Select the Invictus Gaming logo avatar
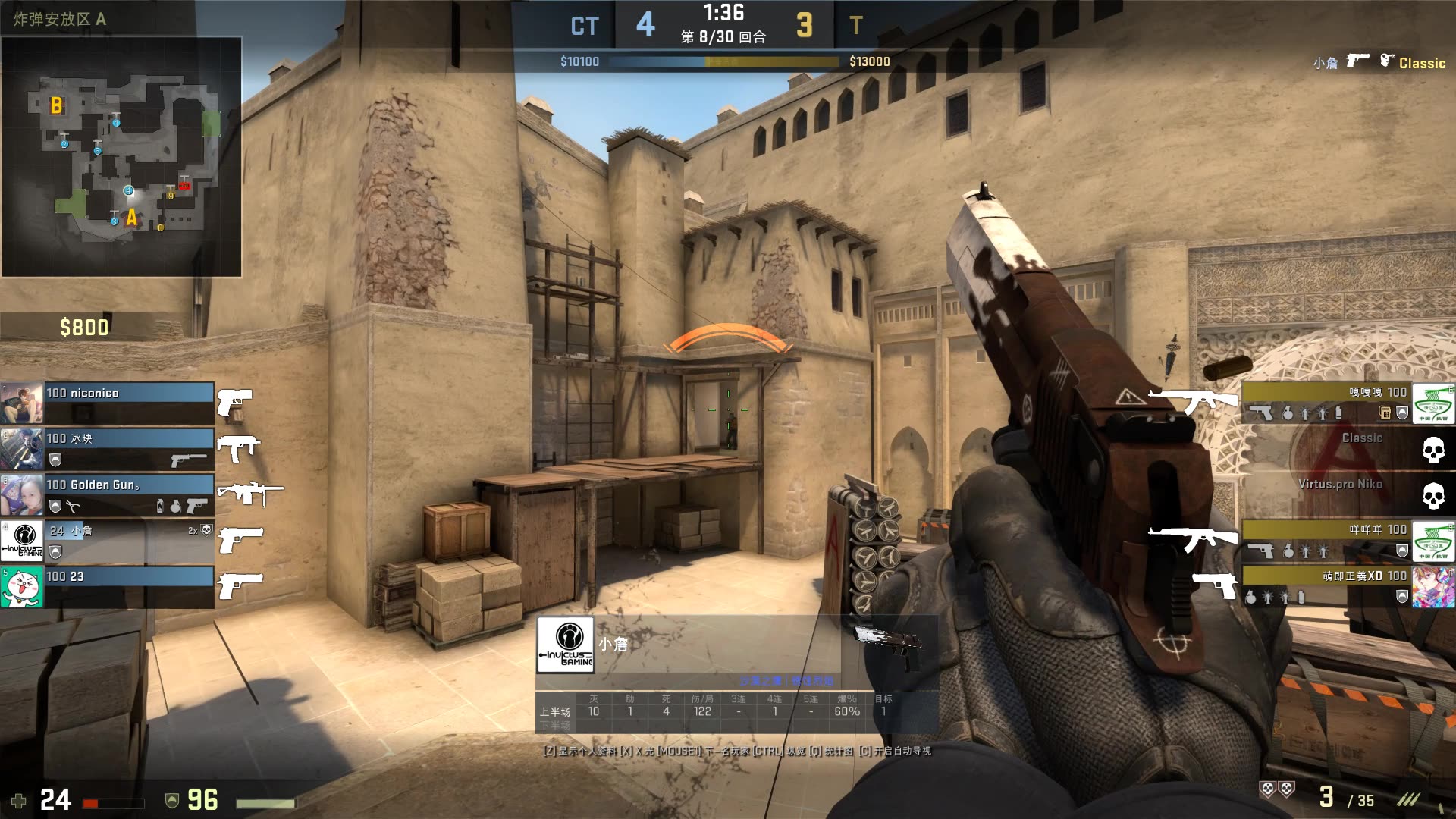Image resolution: width=1456 pixels, height=819 pixels. pyautogui.click(x=23, y=541)
